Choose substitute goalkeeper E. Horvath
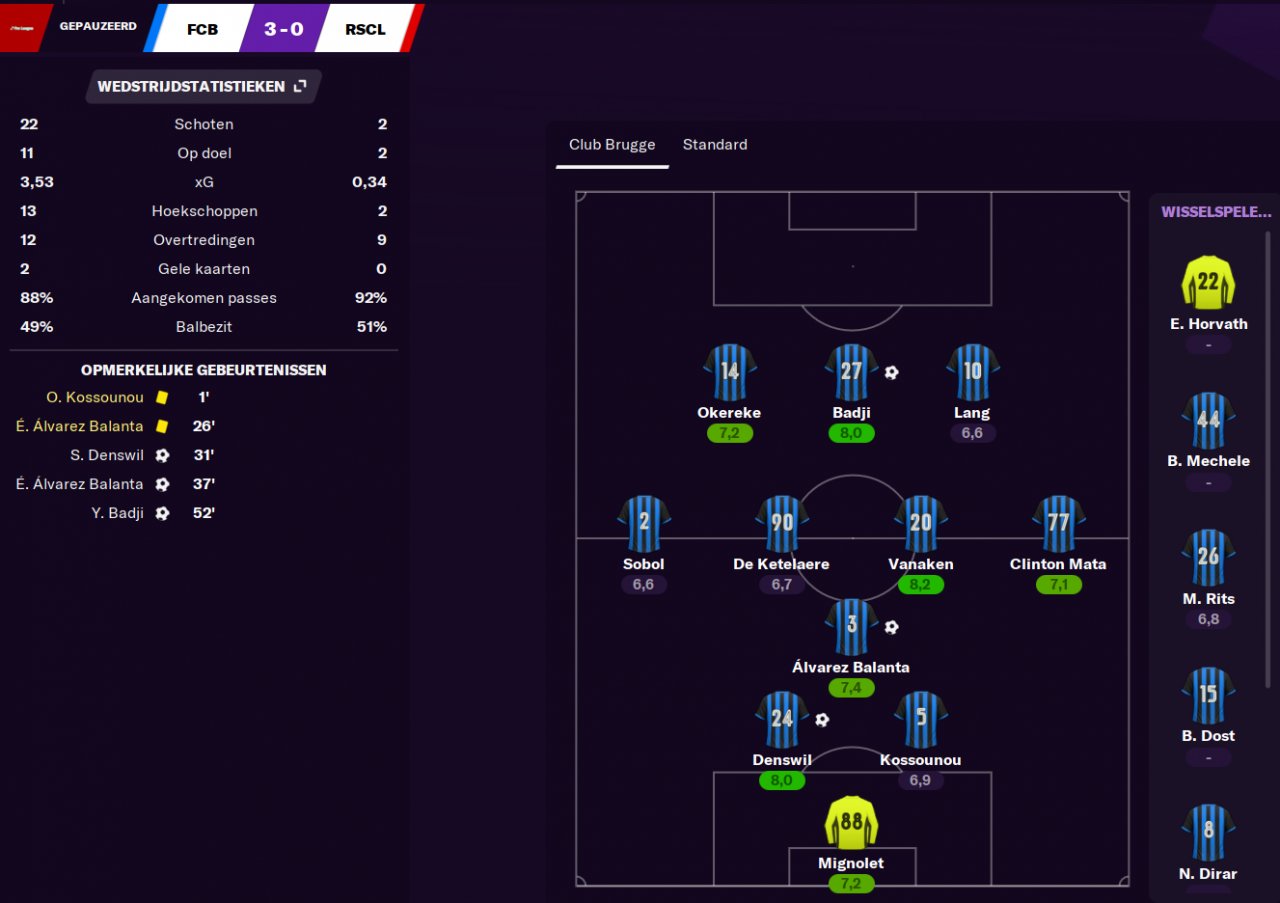This screenshot has height=903, width=1280. click(1208, 283)
